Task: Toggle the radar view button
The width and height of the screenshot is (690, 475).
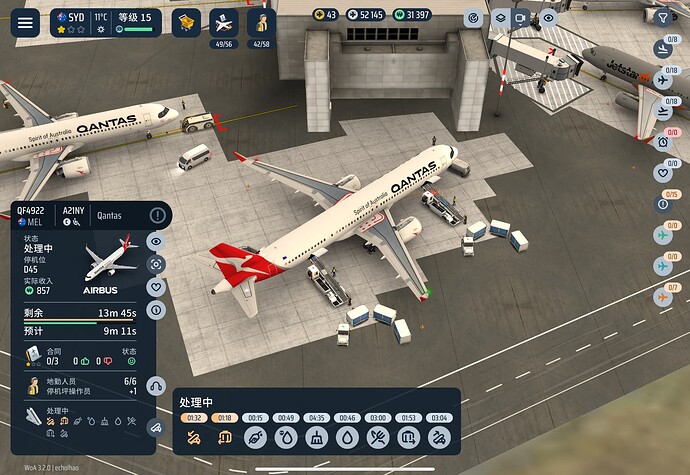Action: tap(474, 19)
